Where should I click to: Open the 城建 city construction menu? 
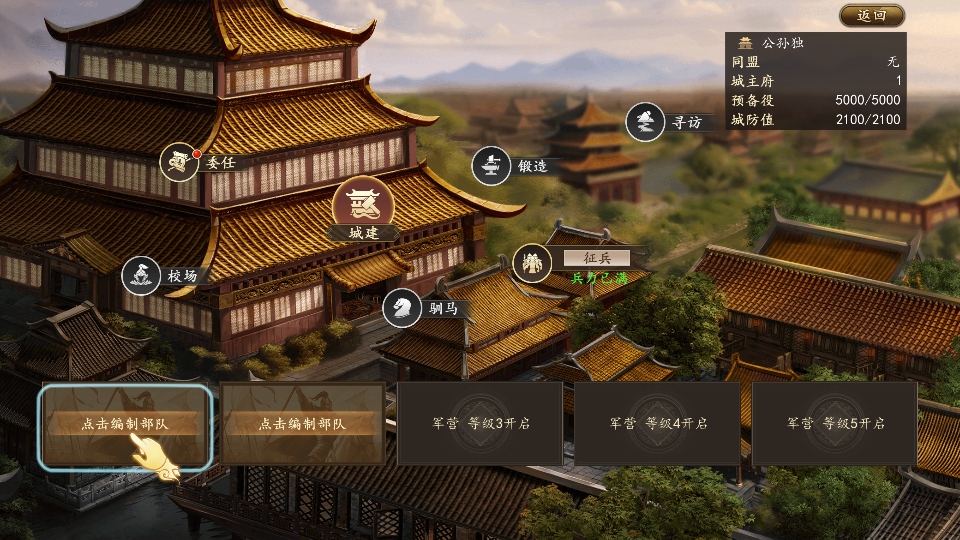pos(362,207)
